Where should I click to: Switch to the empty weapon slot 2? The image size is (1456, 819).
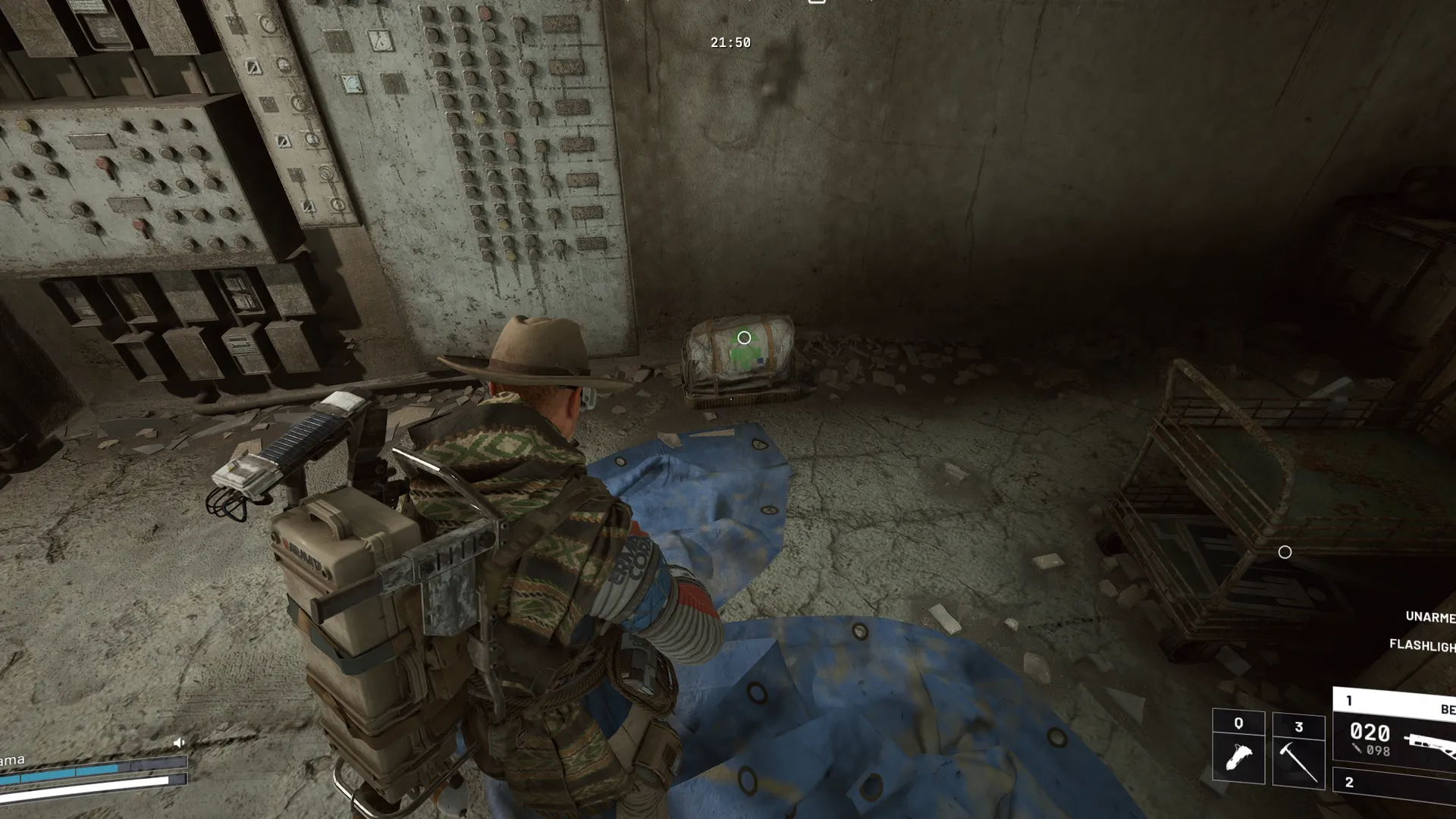1397,783
